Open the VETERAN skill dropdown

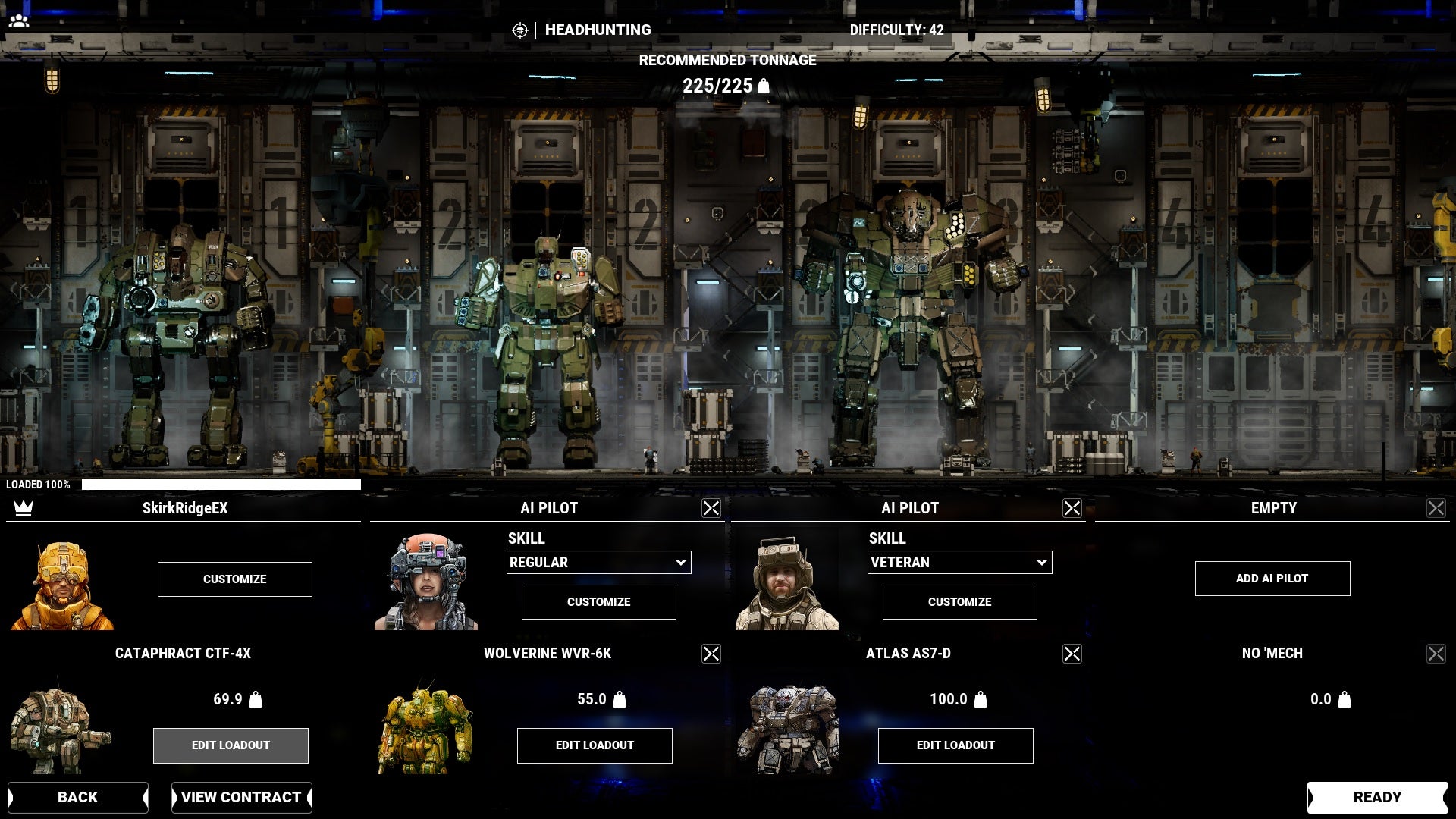pos(959,563)
